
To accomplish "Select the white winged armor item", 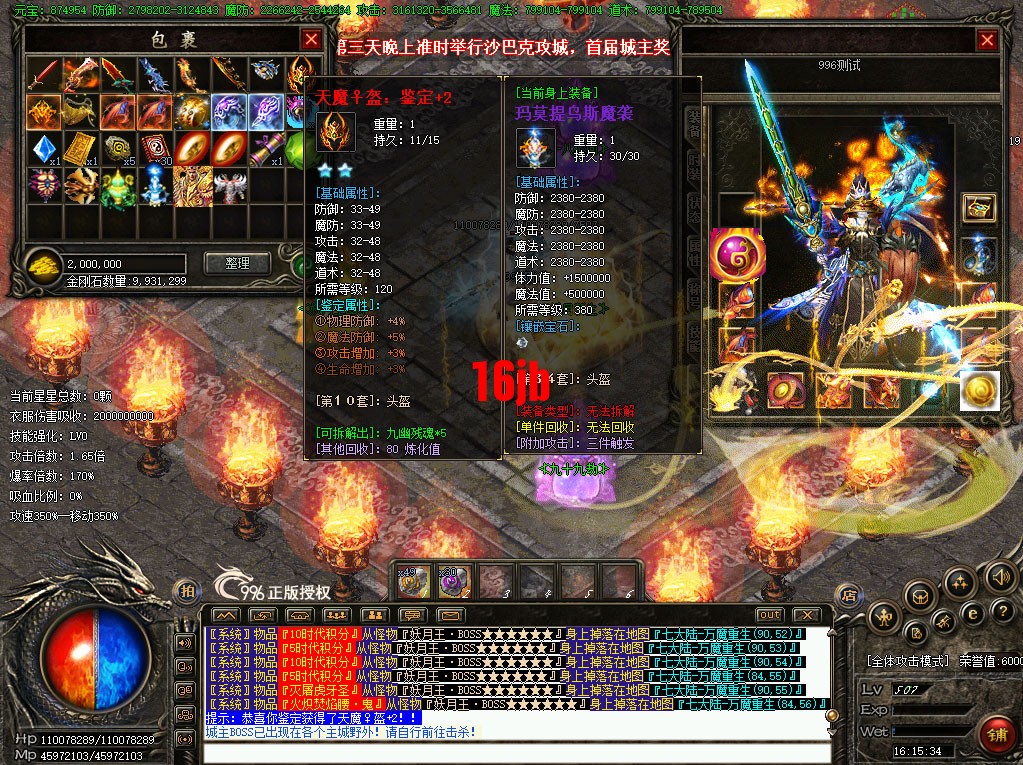I will (233, 185).
